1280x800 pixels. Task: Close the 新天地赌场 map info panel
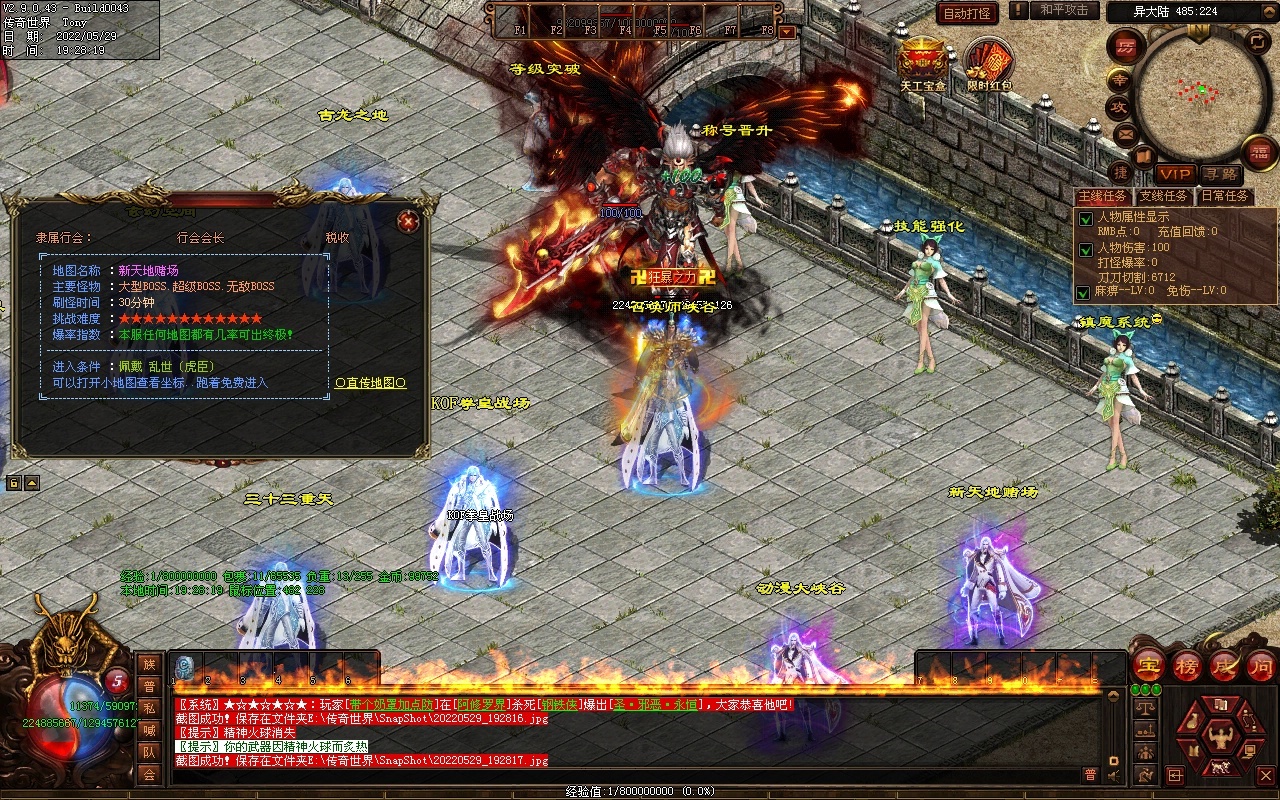(408, 222)
